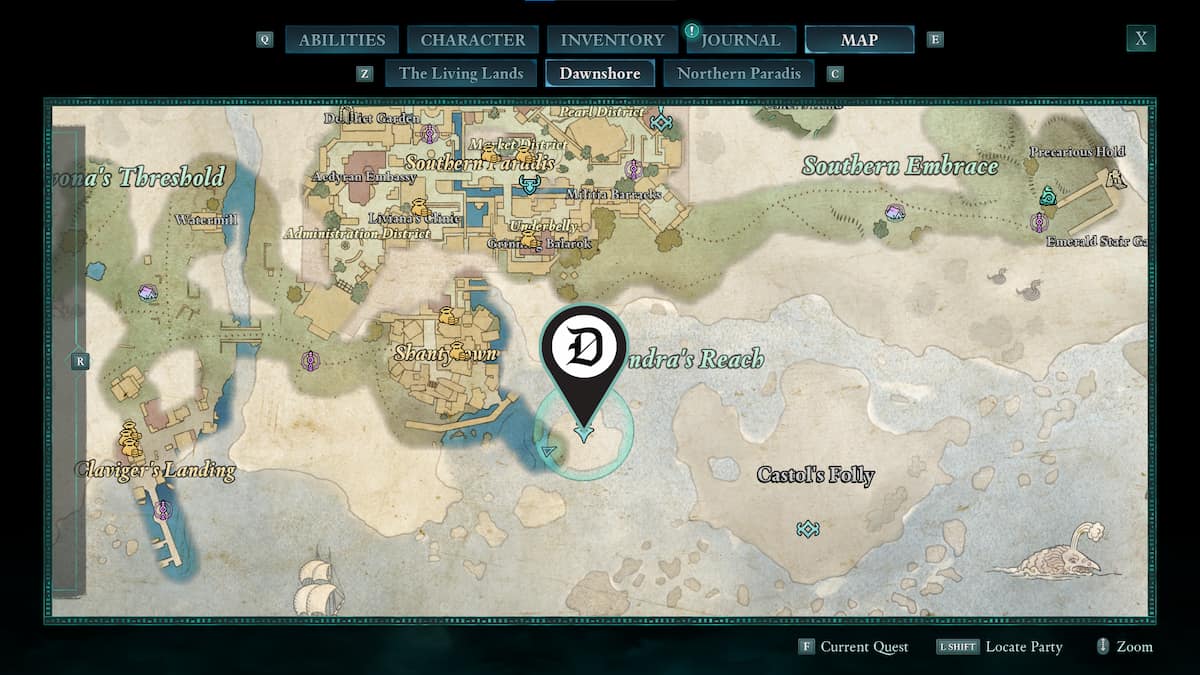
Task: Select the Dawnshore region tab
Action: point(600,73)
